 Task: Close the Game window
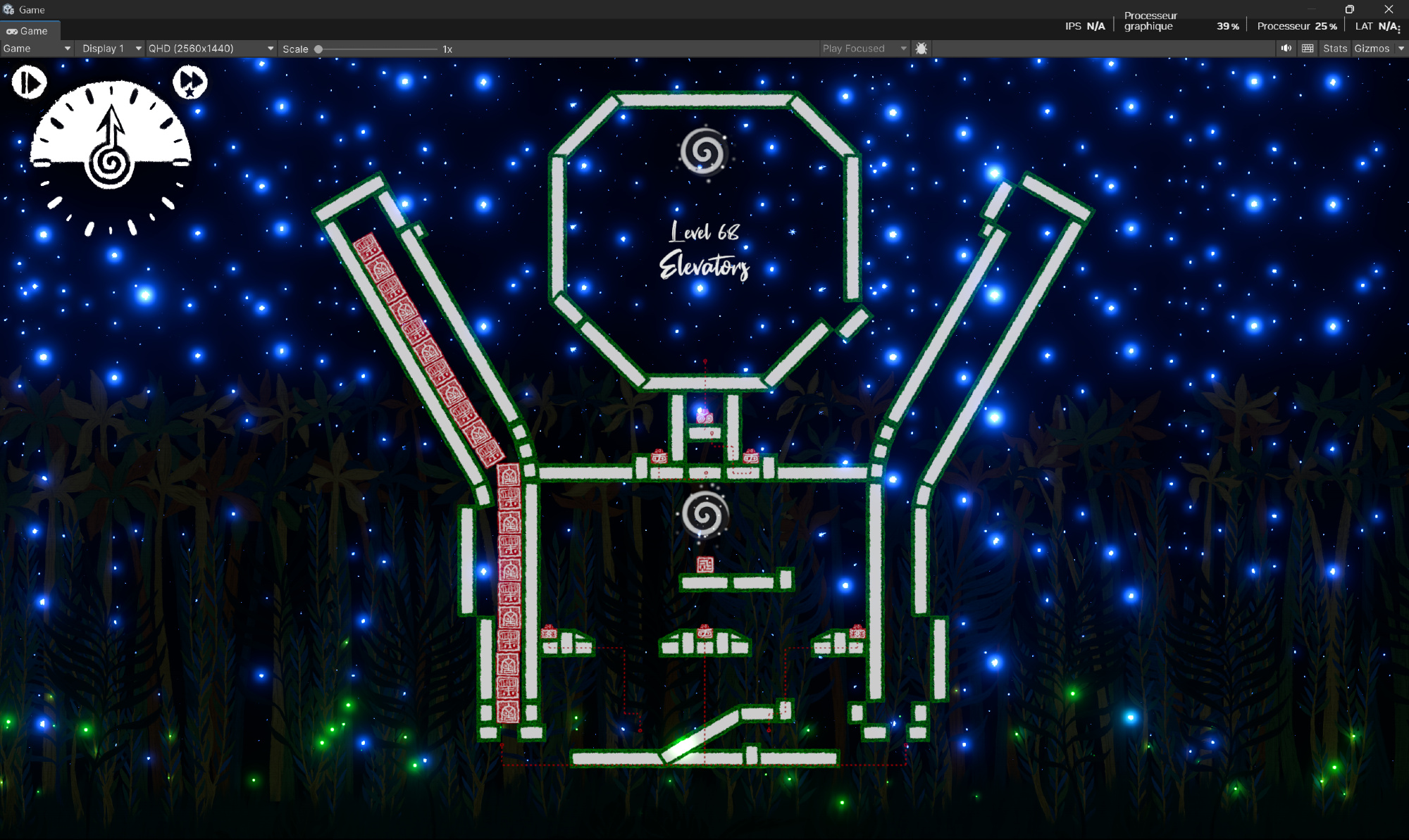click(x=1388, y=9)
